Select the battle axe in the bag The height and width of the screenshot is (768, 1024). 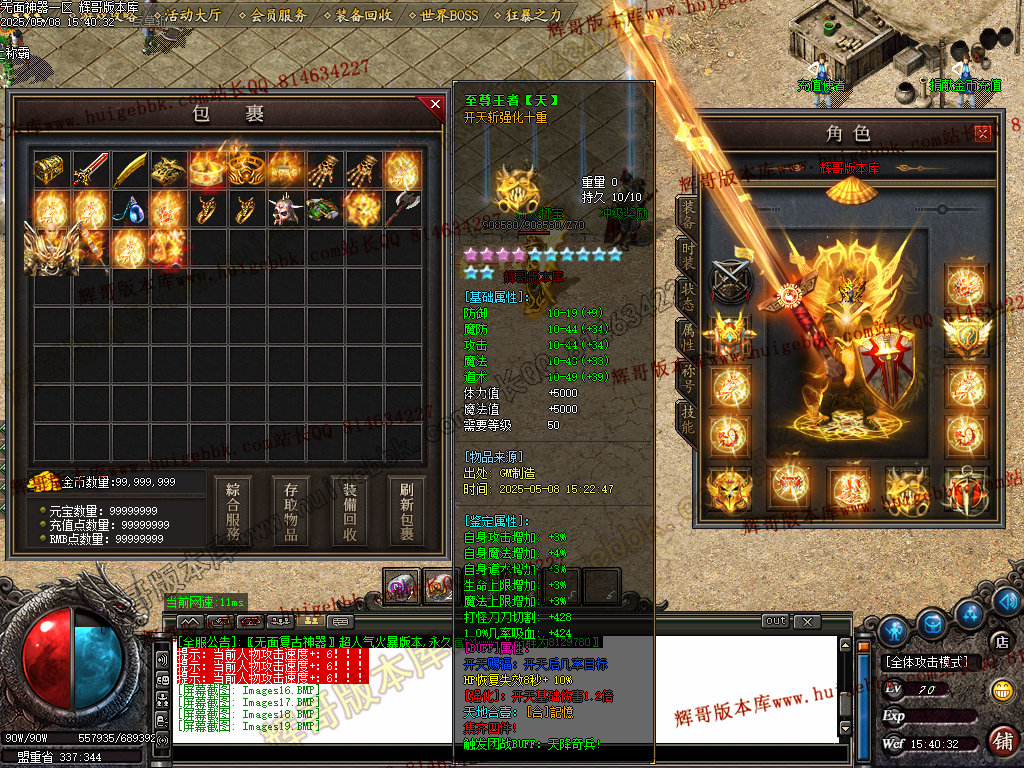403,210
